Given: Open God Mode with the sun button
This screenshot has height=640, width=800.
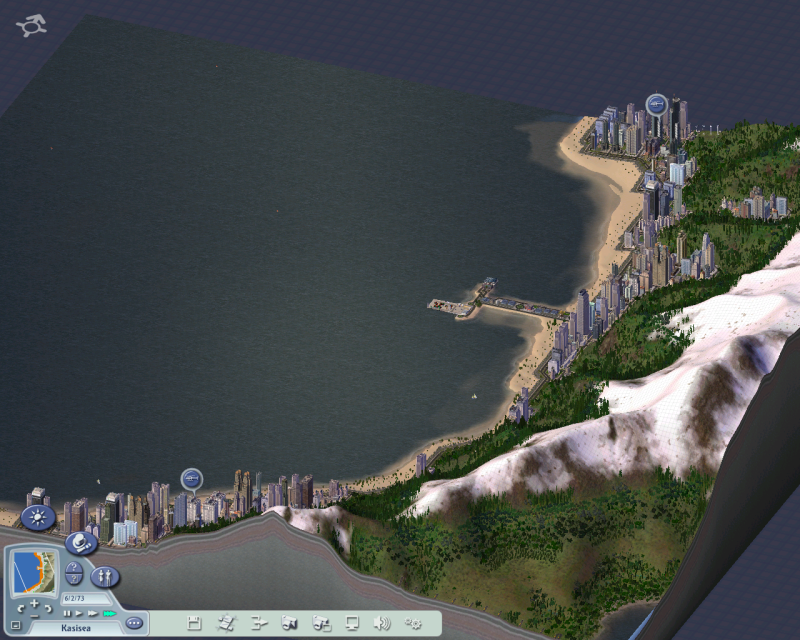Looking at the screenshot, I should coord(38,517).
